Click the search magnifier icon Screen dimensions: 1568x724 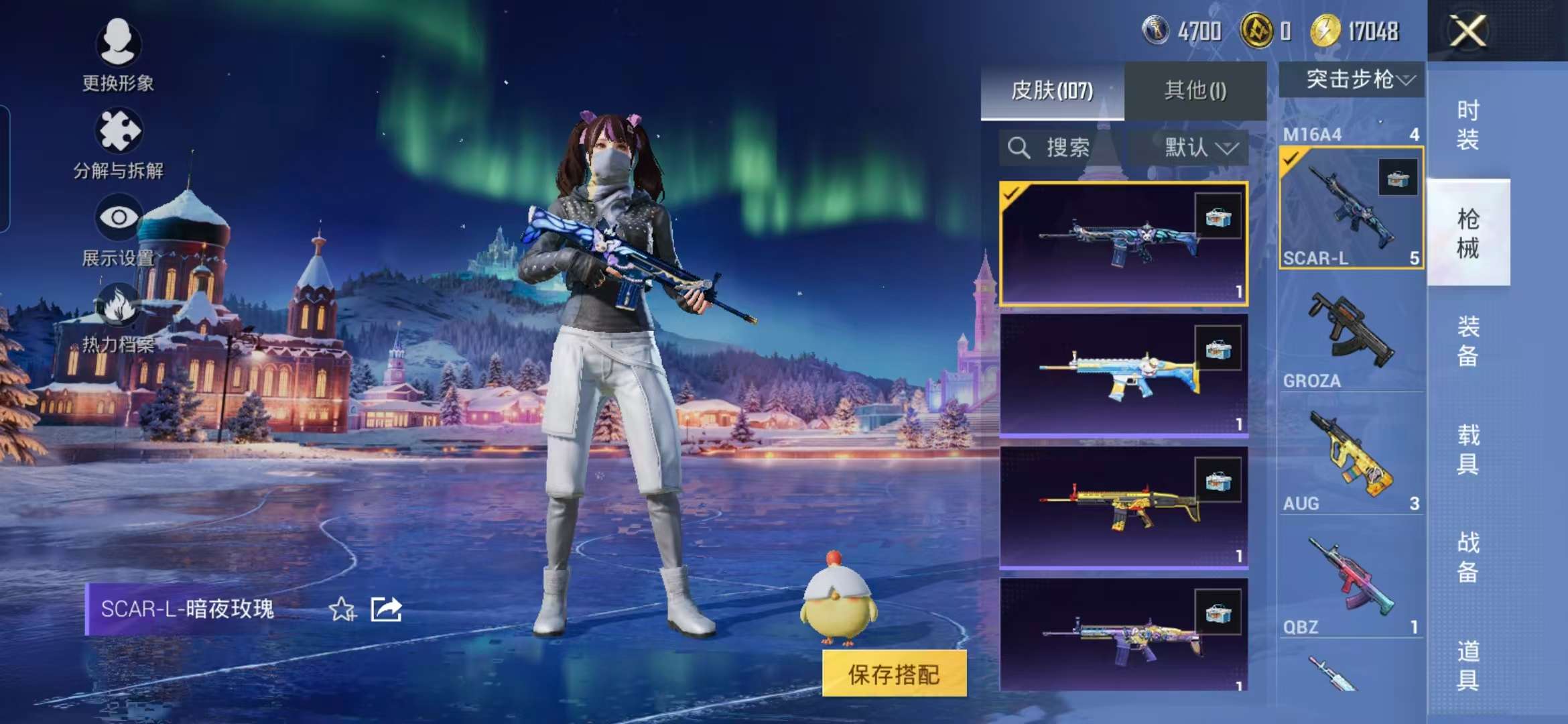click(x=1019, y=146)
